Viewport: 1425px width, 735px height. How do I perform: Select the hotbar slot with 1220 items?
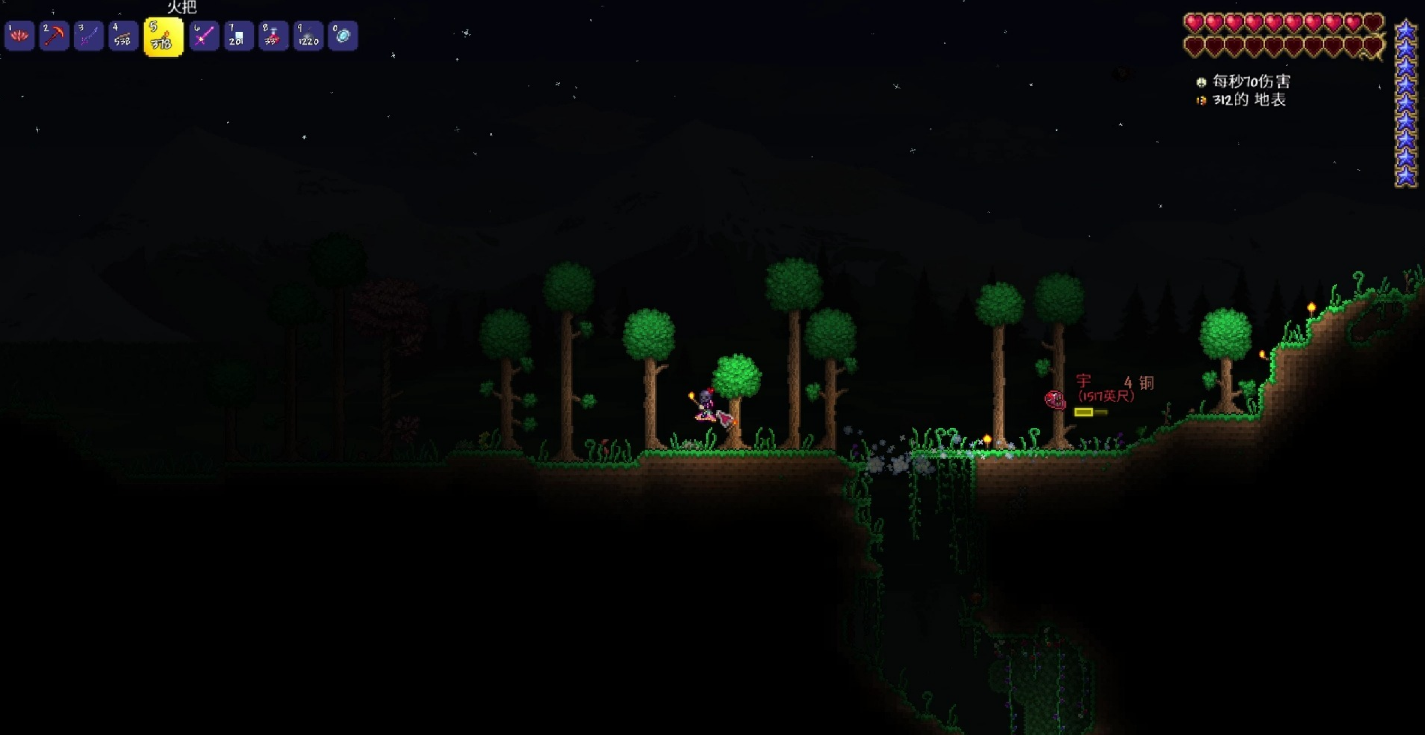[x=308, y=36]
